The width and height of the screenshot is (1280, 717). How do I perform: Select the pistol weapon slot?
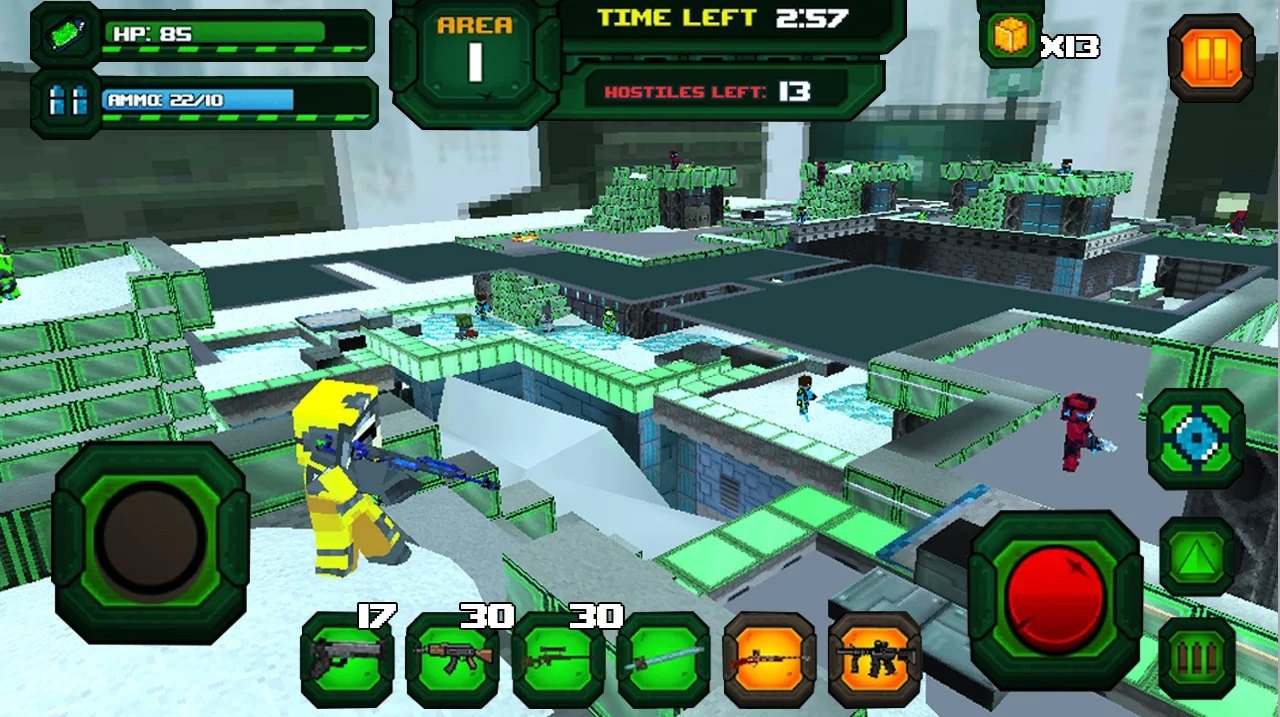point(346,659)
